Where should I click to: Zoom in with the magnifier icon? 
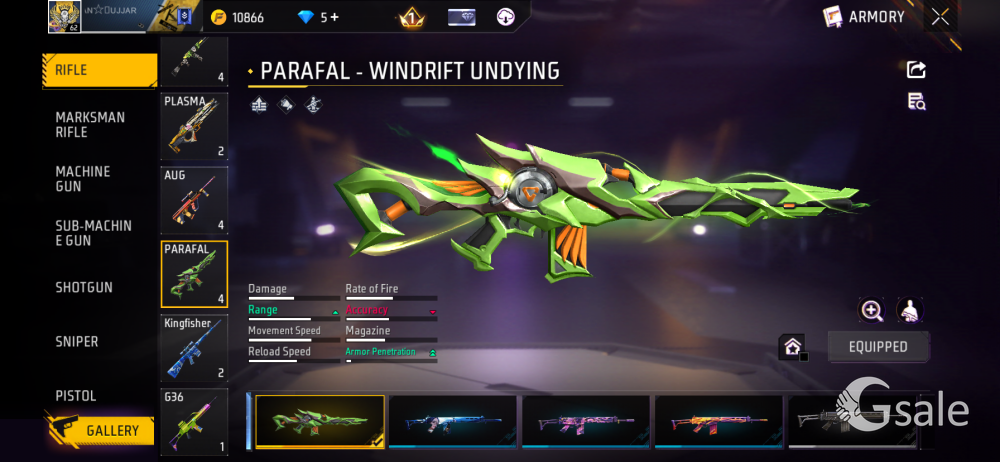coord(872,311)
